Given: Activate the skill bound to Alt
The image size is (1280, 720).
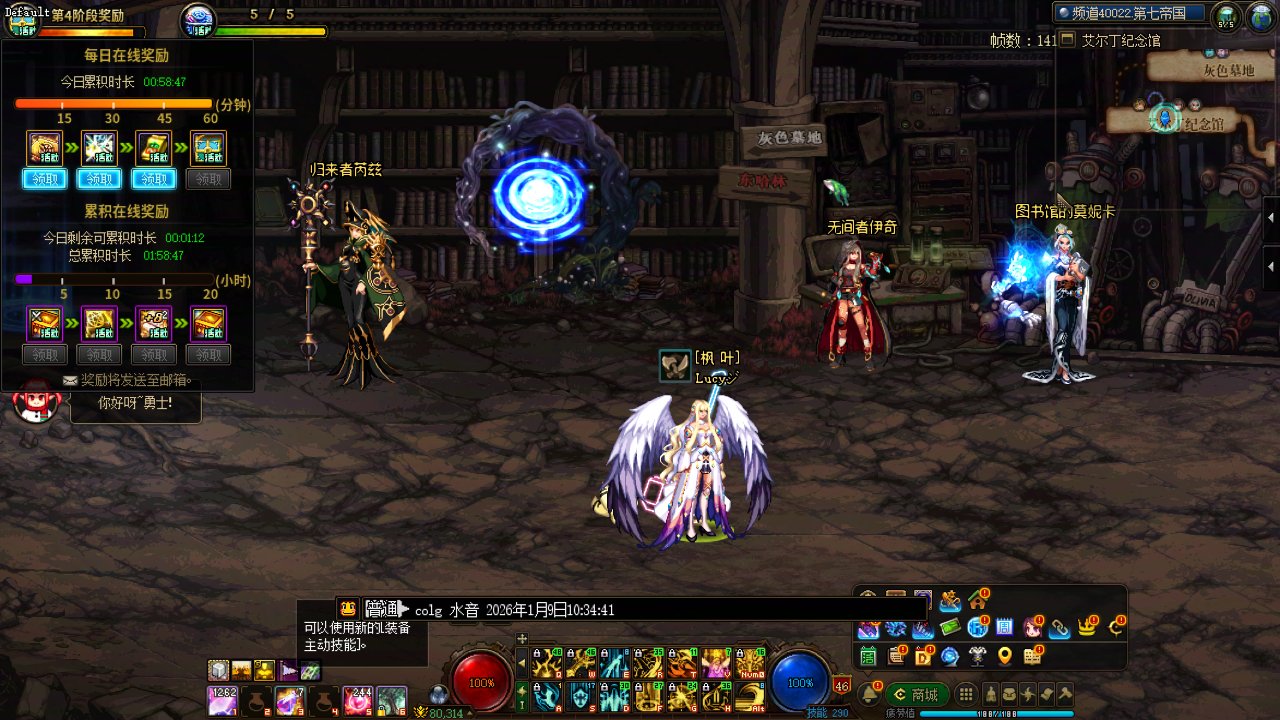Looking at the screenshot, I should [x=749, y=695].
